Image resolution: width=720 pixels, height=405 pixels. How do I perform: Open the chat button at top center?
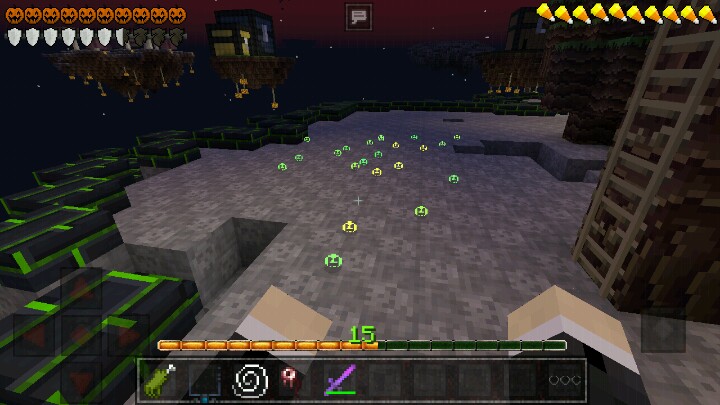pyautogui.click(x=359, y=15)
